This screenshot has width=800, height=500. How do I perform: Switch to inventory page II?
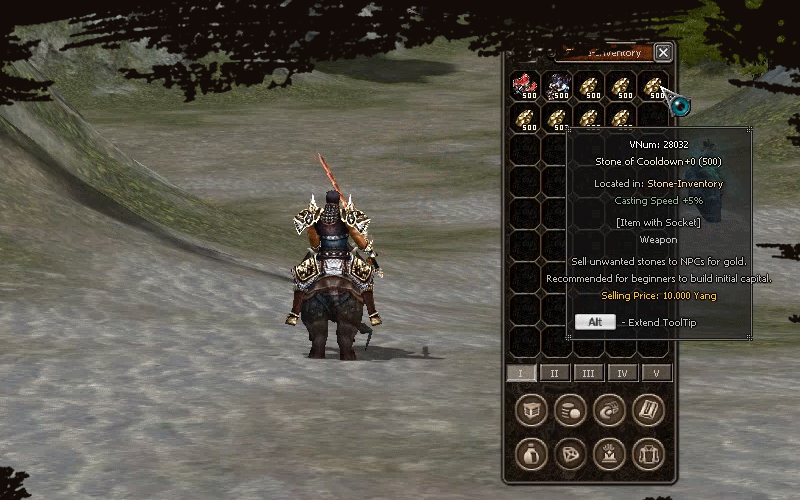tap(555, 373)
